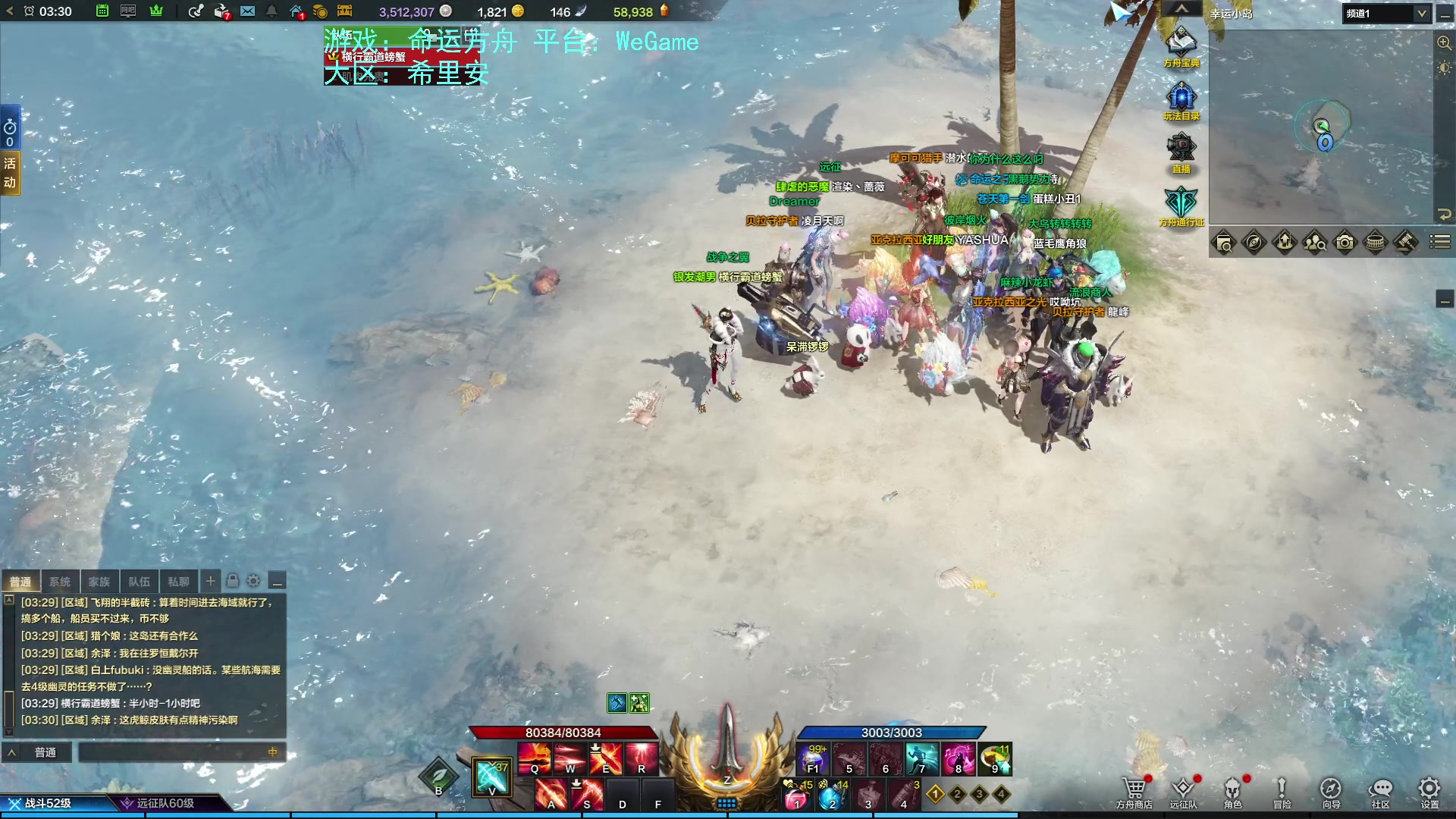This screenshot has width=1456, height=819.
Task: Open the 方舟商店 shop menu
Action: [x=1134, y=790]
